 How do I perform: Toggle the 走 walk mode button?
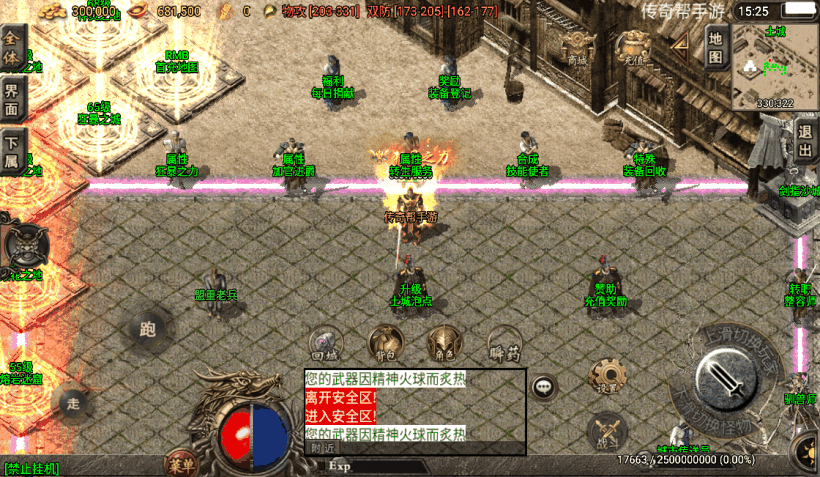72,403
